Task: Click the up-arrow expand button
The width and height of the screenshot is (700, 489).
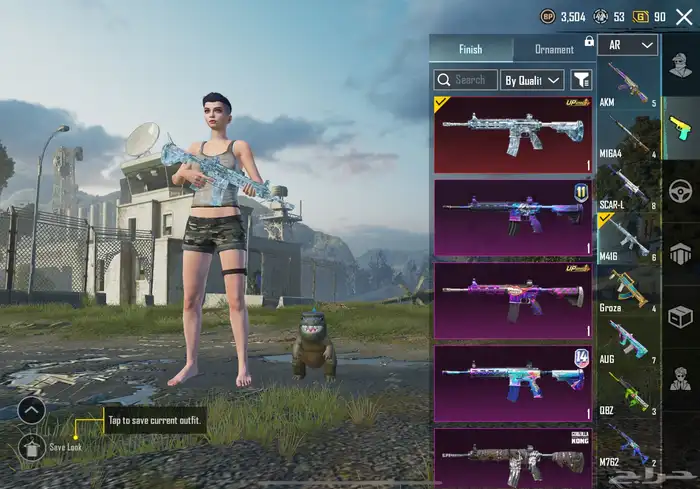Action: (x=31, y=410)
